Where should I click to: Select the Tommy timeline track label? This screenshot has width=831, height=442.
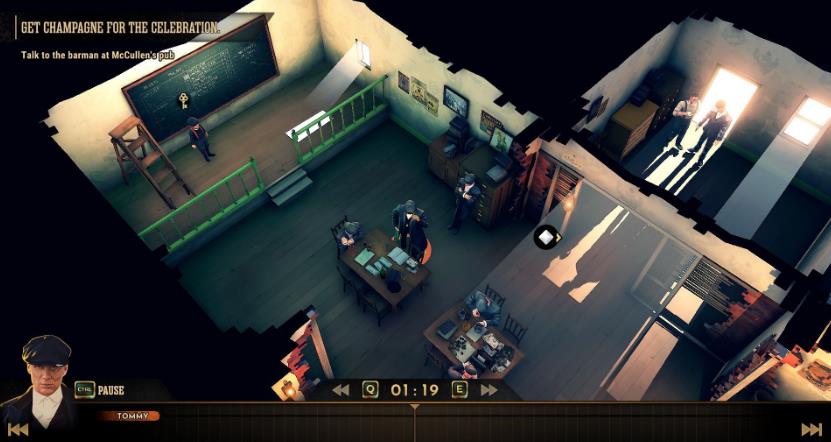130,415
